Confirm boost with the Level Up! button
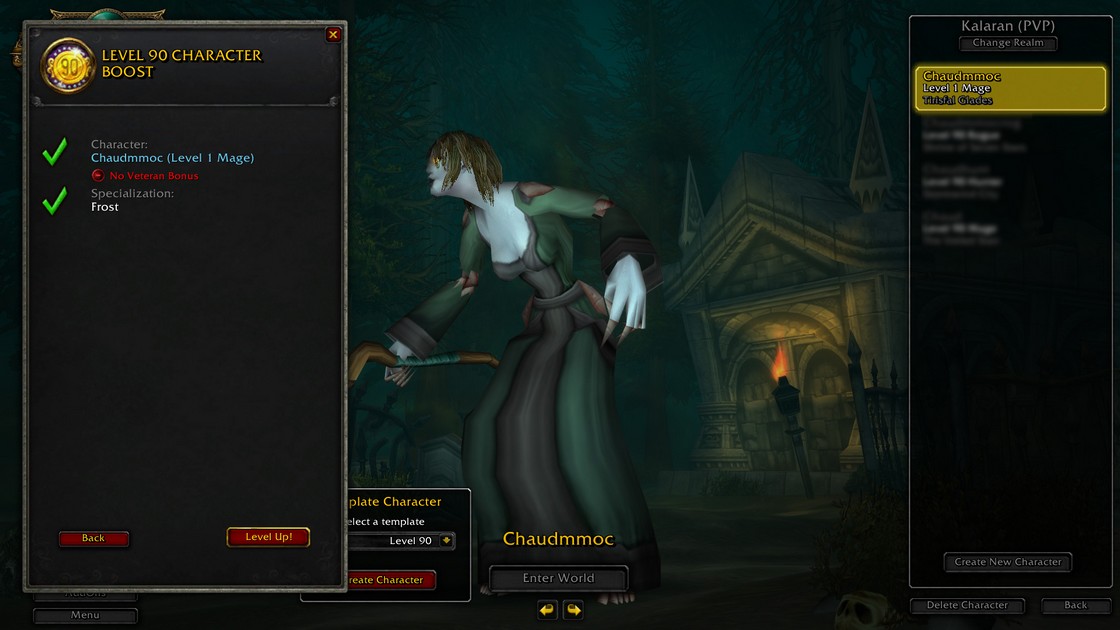The width and height of the screenshot is (1120, 630). pyautogui.click(x=268, y=537)
